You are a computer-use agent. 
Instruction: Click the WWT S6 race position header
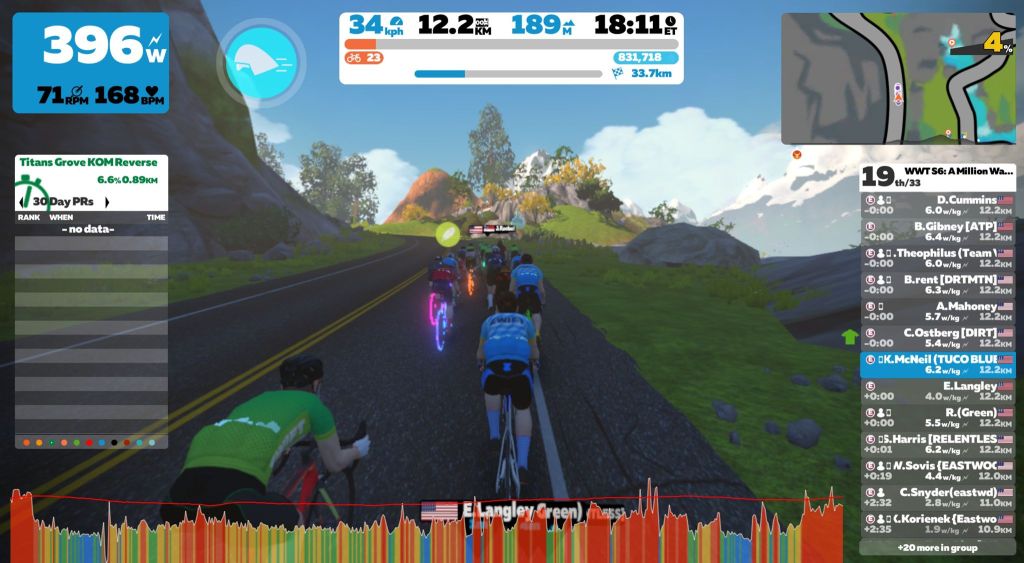tap(938, 177)
